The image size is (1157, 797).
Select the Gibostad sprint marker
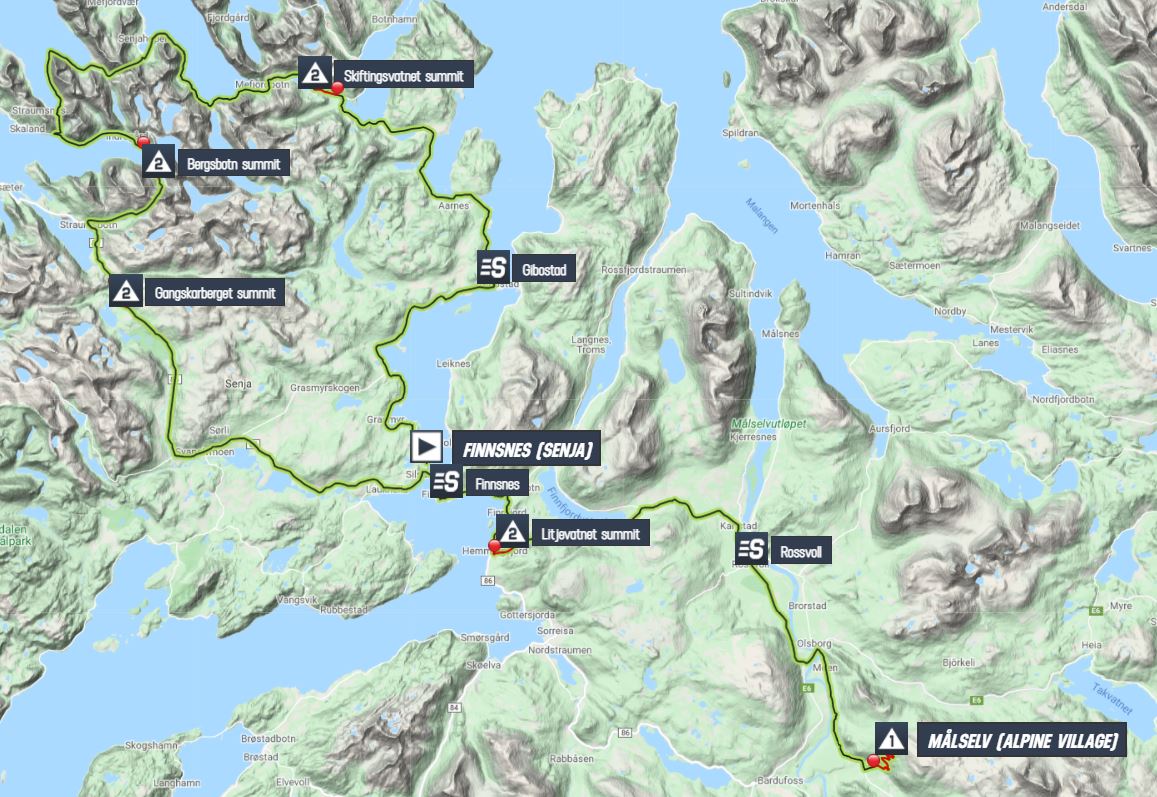pos(492,268)
